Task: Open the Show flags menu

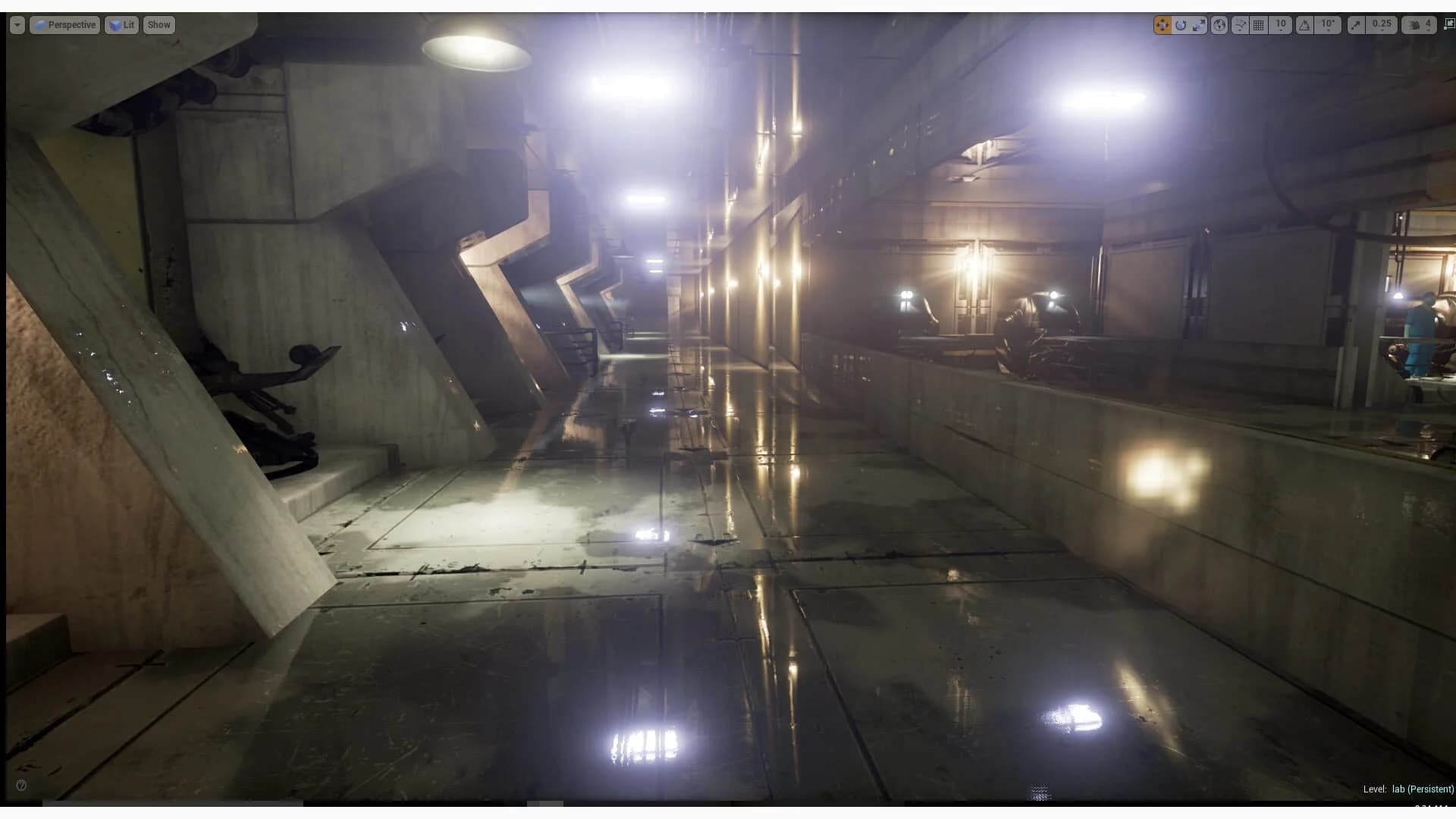Action: pyautogui.click(x=158, y=24)
